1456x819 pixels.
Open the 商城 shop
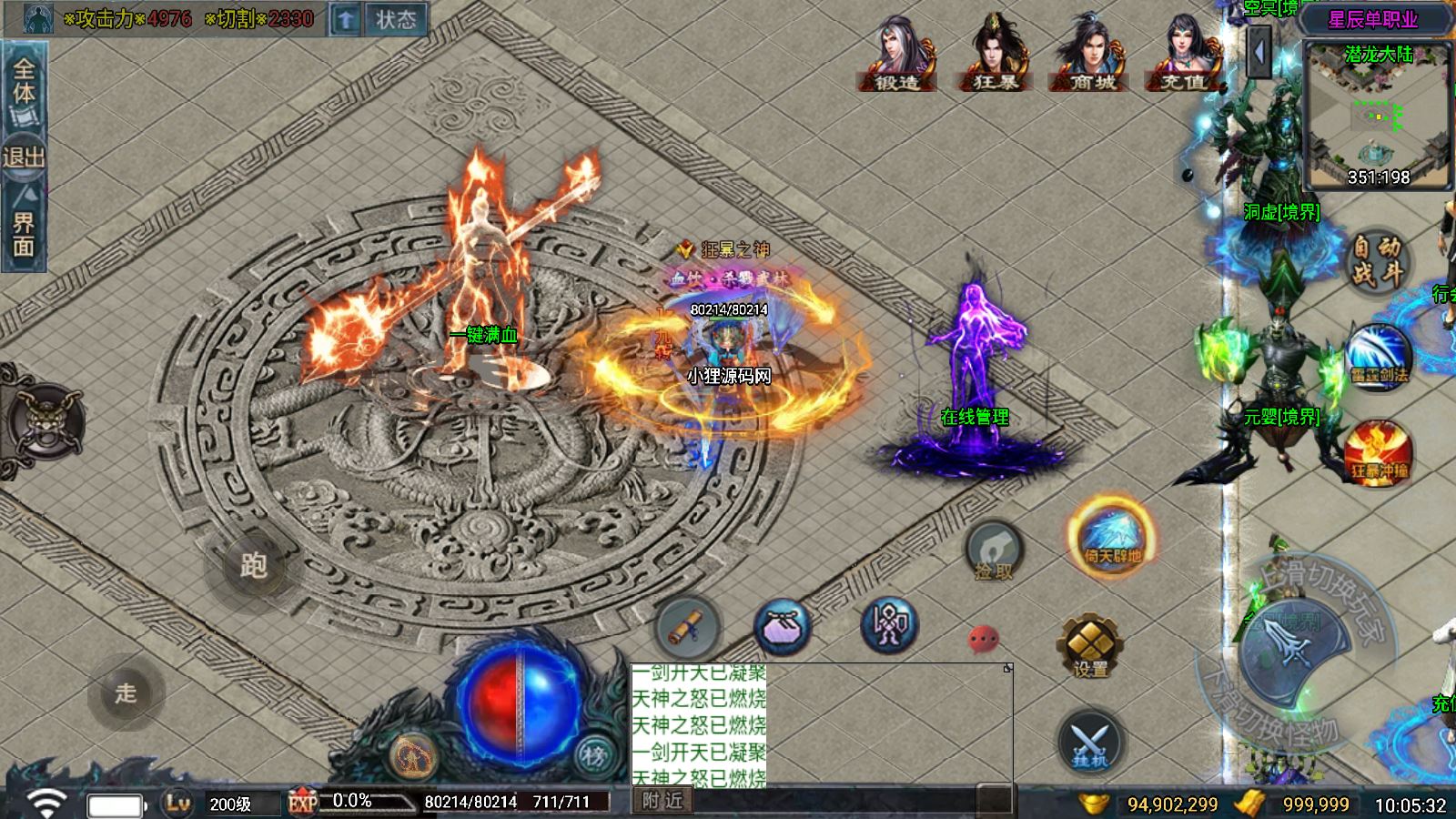click(1092, 55)
